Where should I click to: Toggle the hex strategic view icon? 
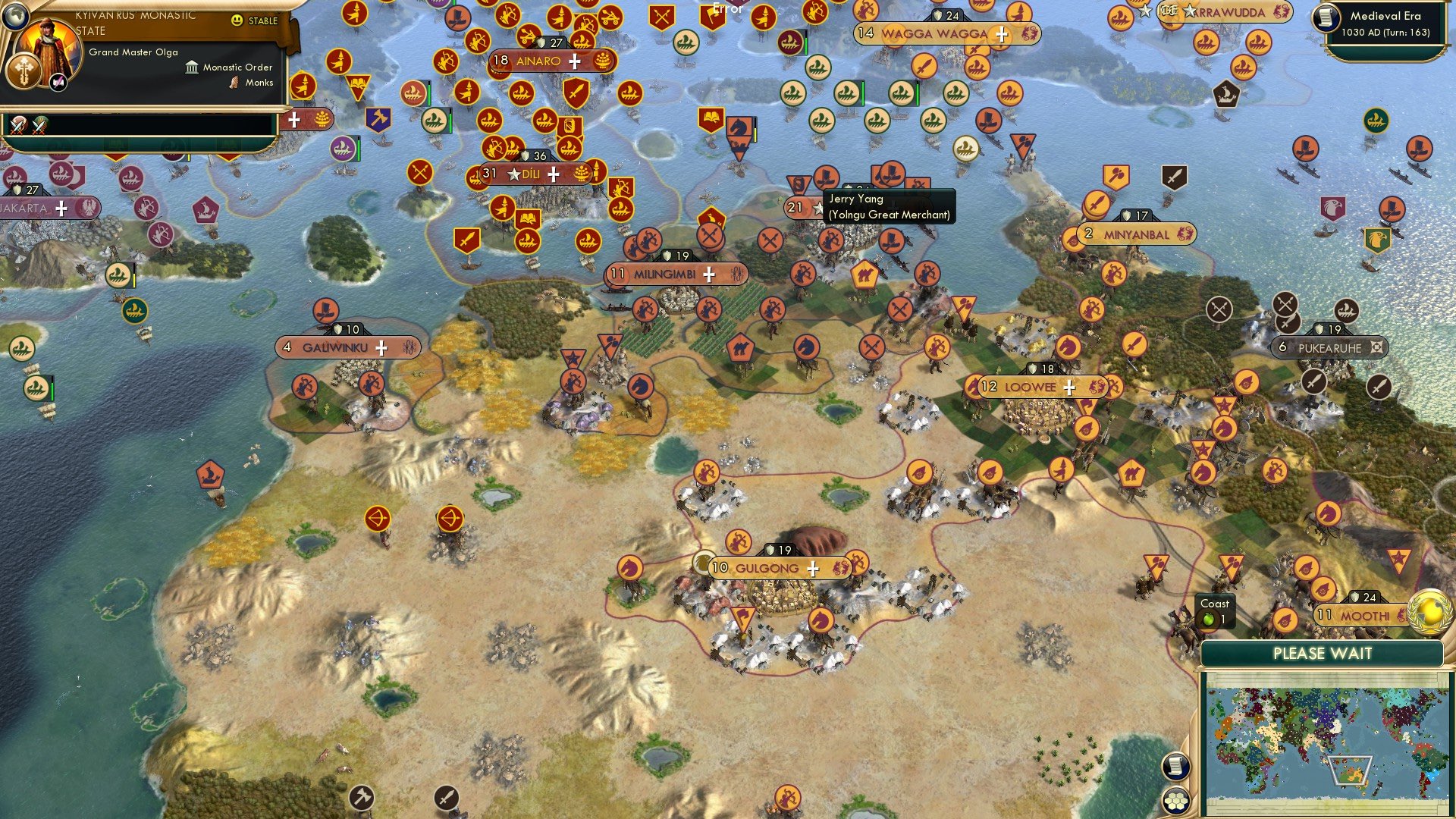pos(1175,798)
